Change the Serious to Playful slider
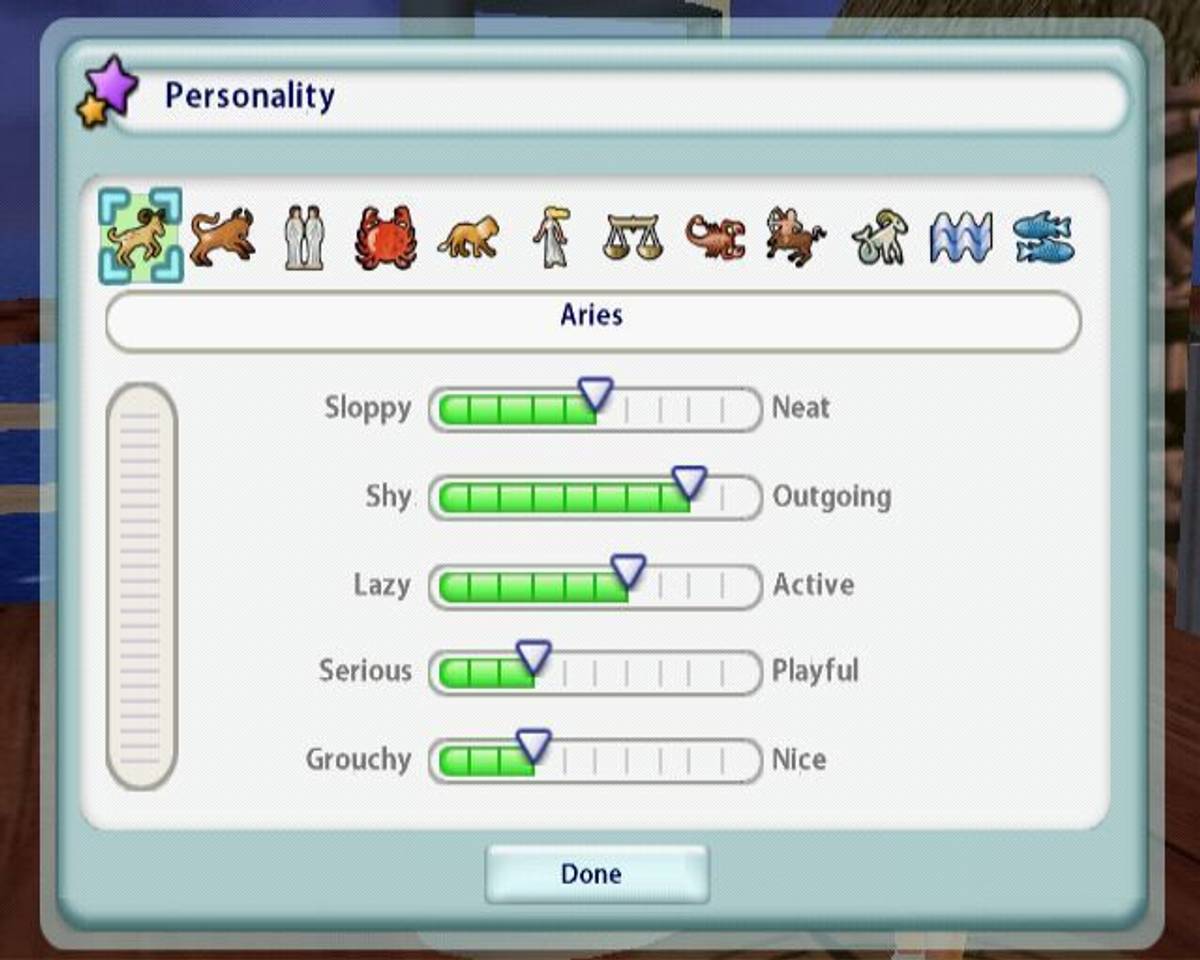This screenshot has width=1200, height=960. [x=595, y=672]
